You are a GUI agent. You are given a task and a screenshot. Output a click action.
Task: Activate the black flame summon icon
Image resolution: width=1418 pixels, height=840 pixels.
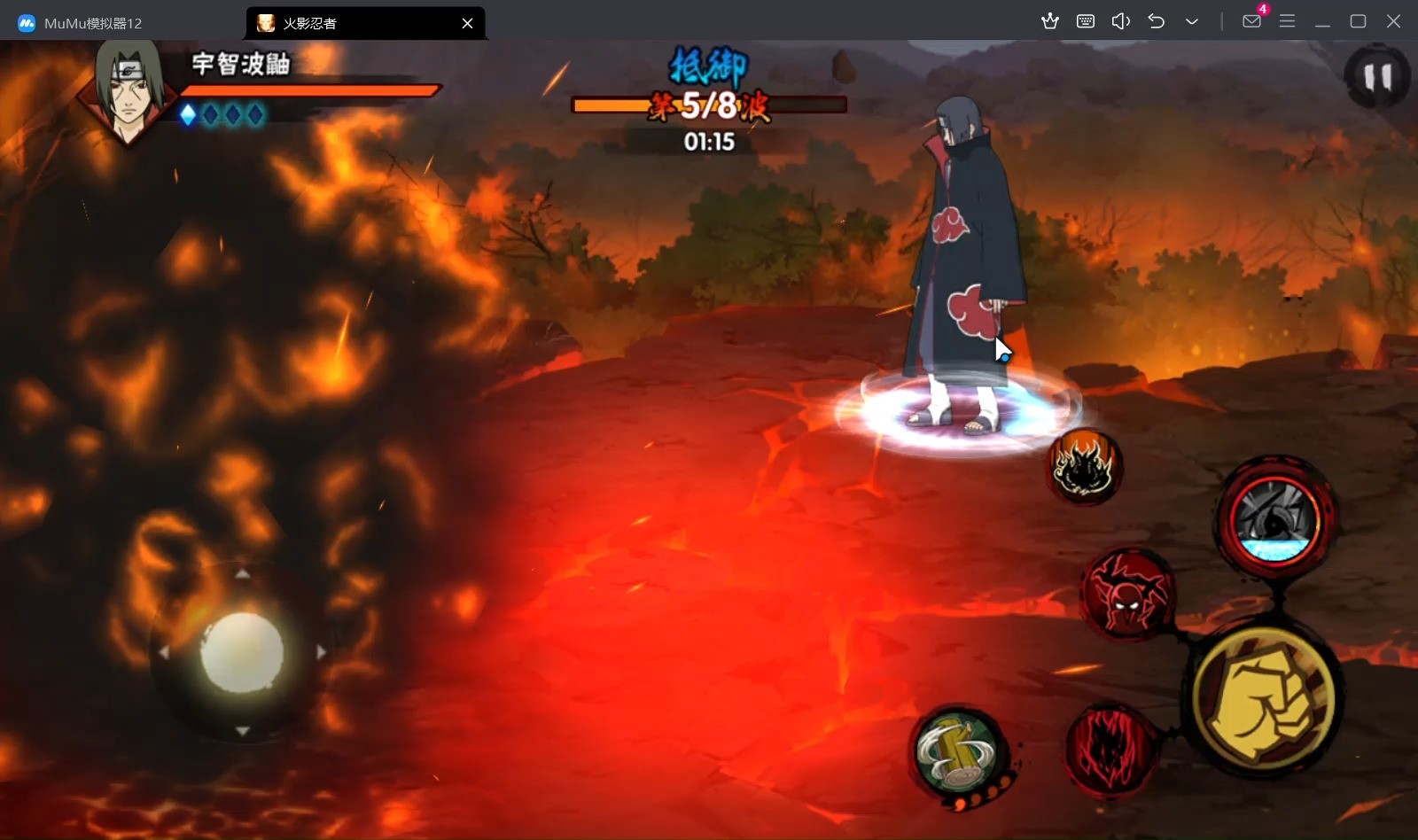click(x=1085, y=466)
